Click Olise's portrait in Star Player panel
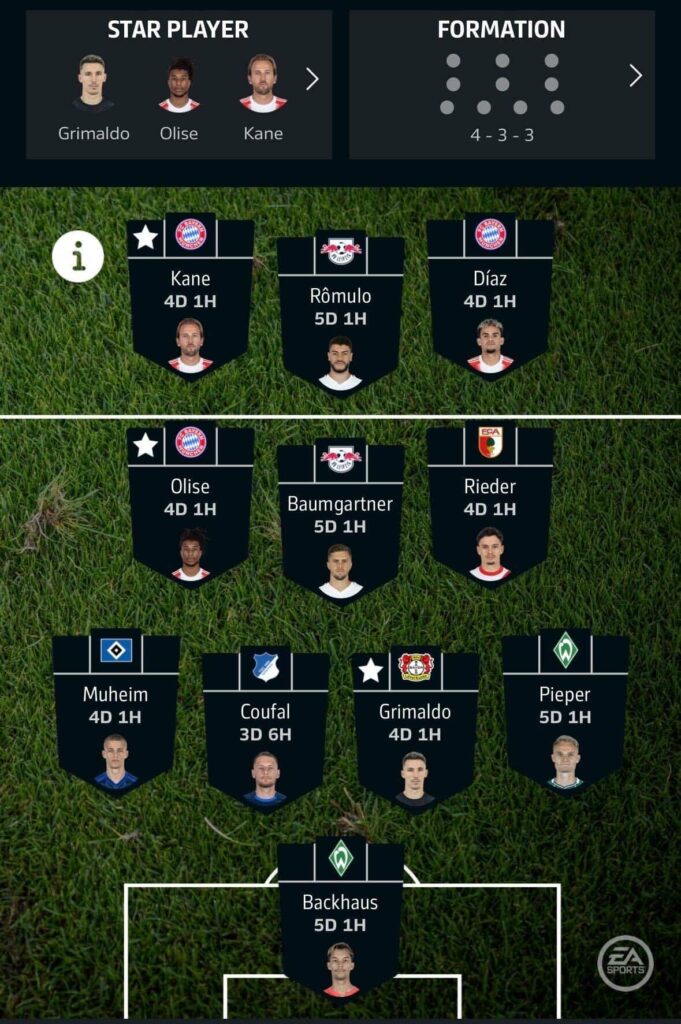681x1024 pixels. (179, 83)
